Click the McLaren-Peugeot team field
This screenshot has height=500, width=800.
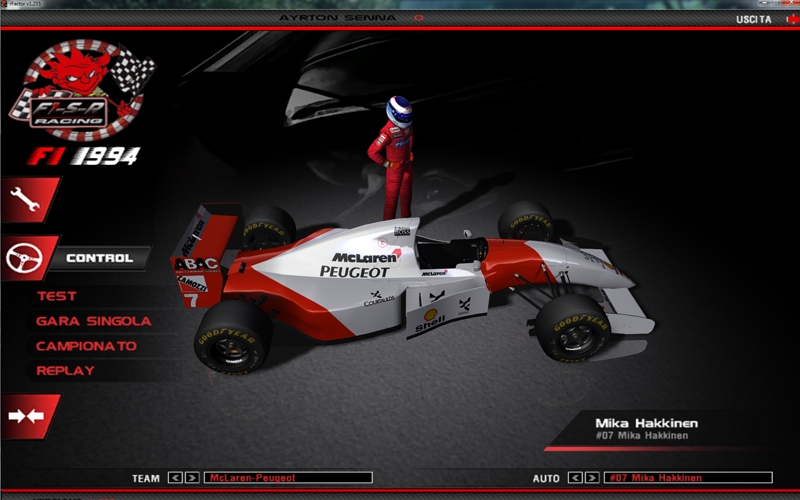(x=288, y=478)
